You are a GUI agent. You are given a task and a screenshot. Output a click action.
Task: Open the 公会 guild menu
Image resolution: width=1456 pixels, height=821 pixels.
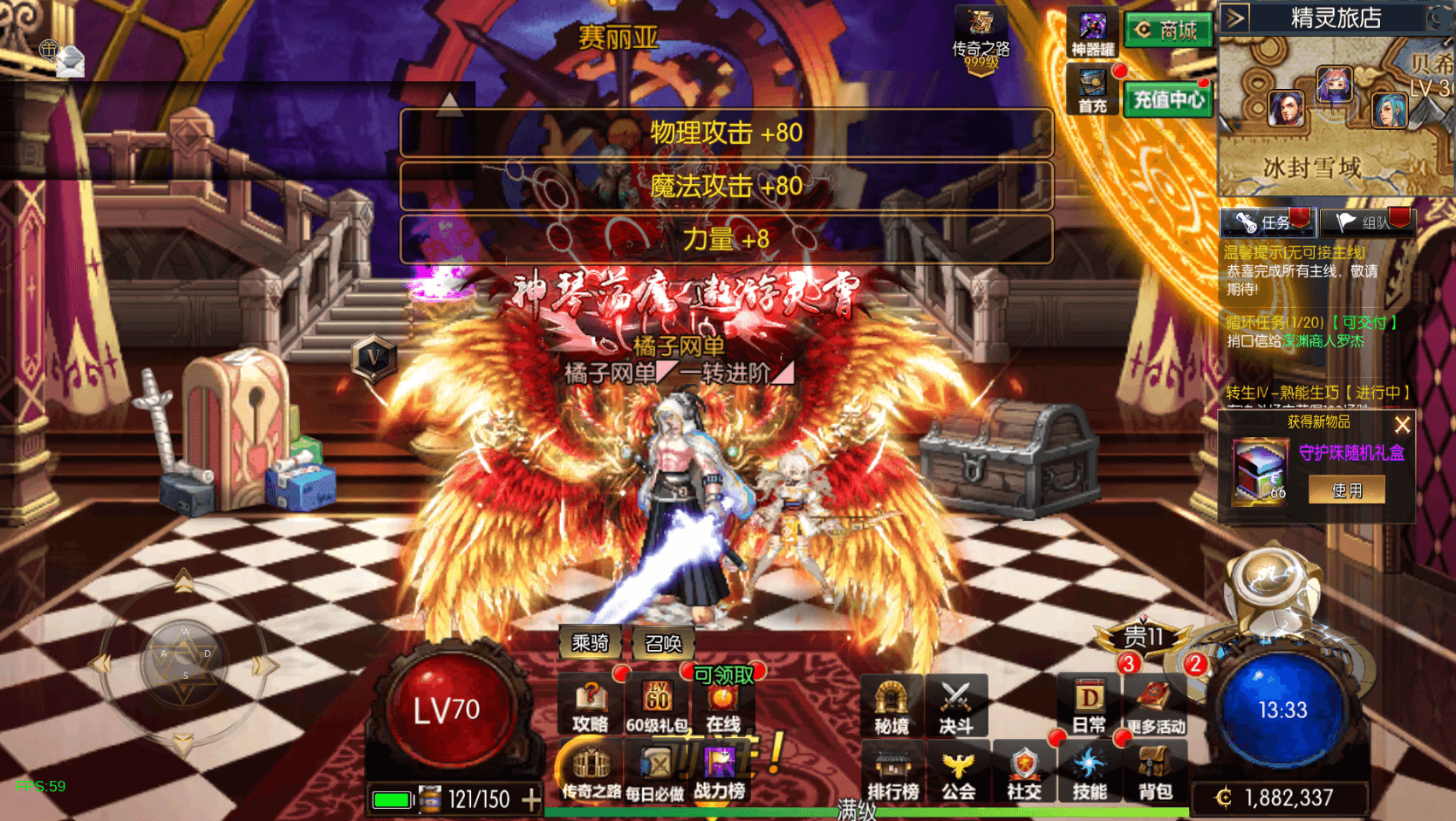958,774
